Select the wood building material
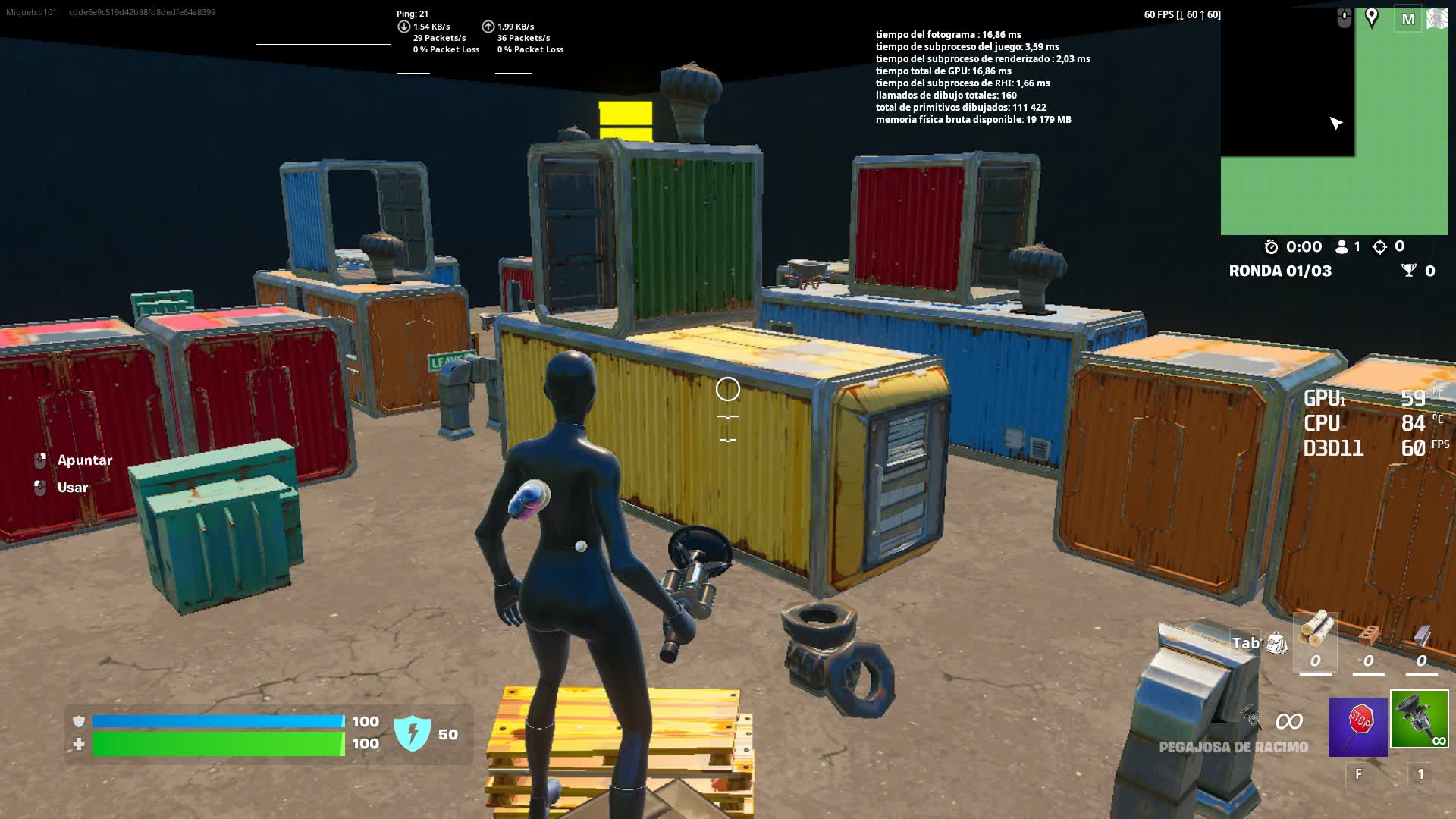The width and height of the screenshot is (1456, 819). (1316, 629)
